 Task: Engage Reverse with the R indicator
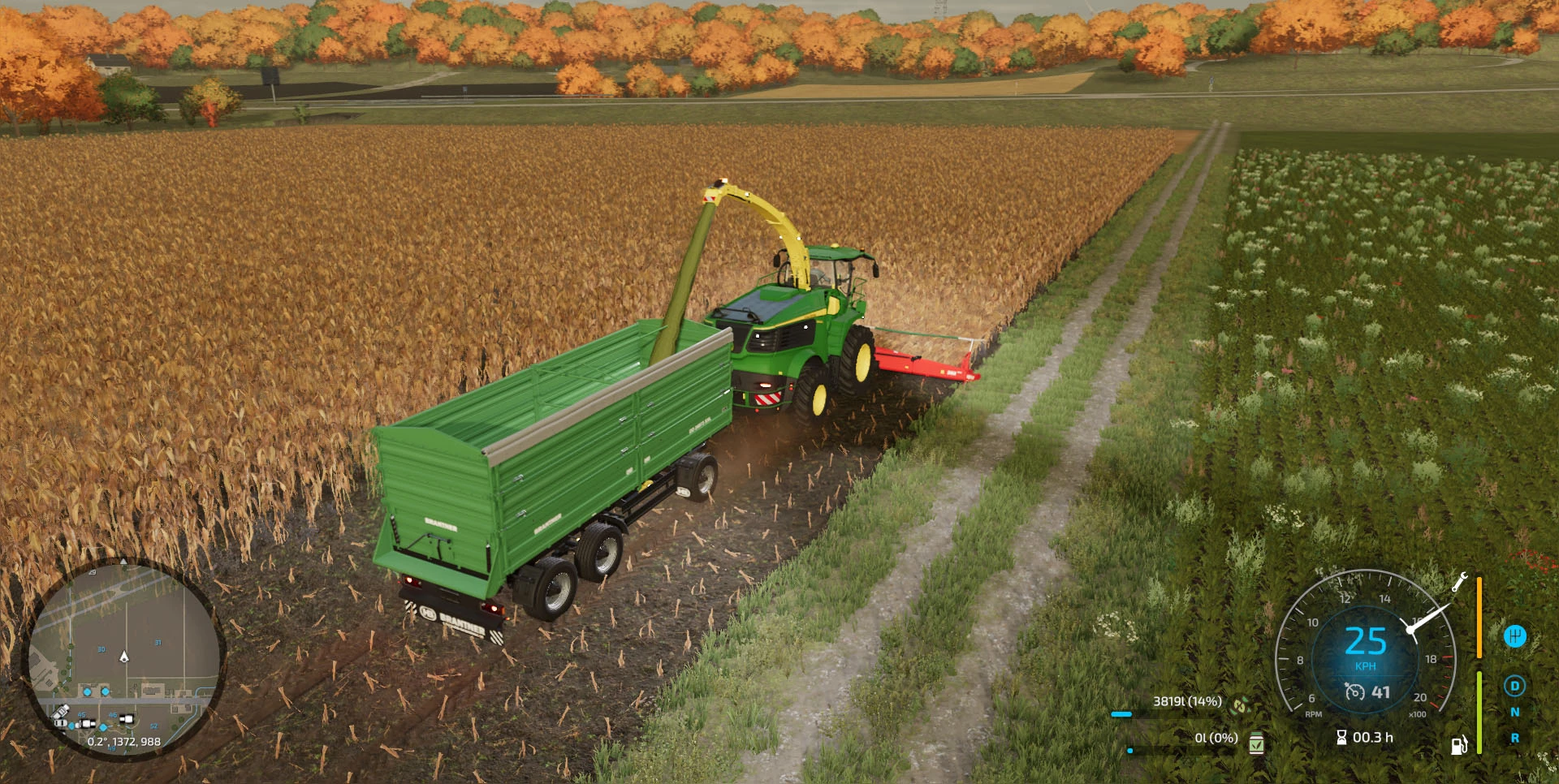pos(1516,738)
